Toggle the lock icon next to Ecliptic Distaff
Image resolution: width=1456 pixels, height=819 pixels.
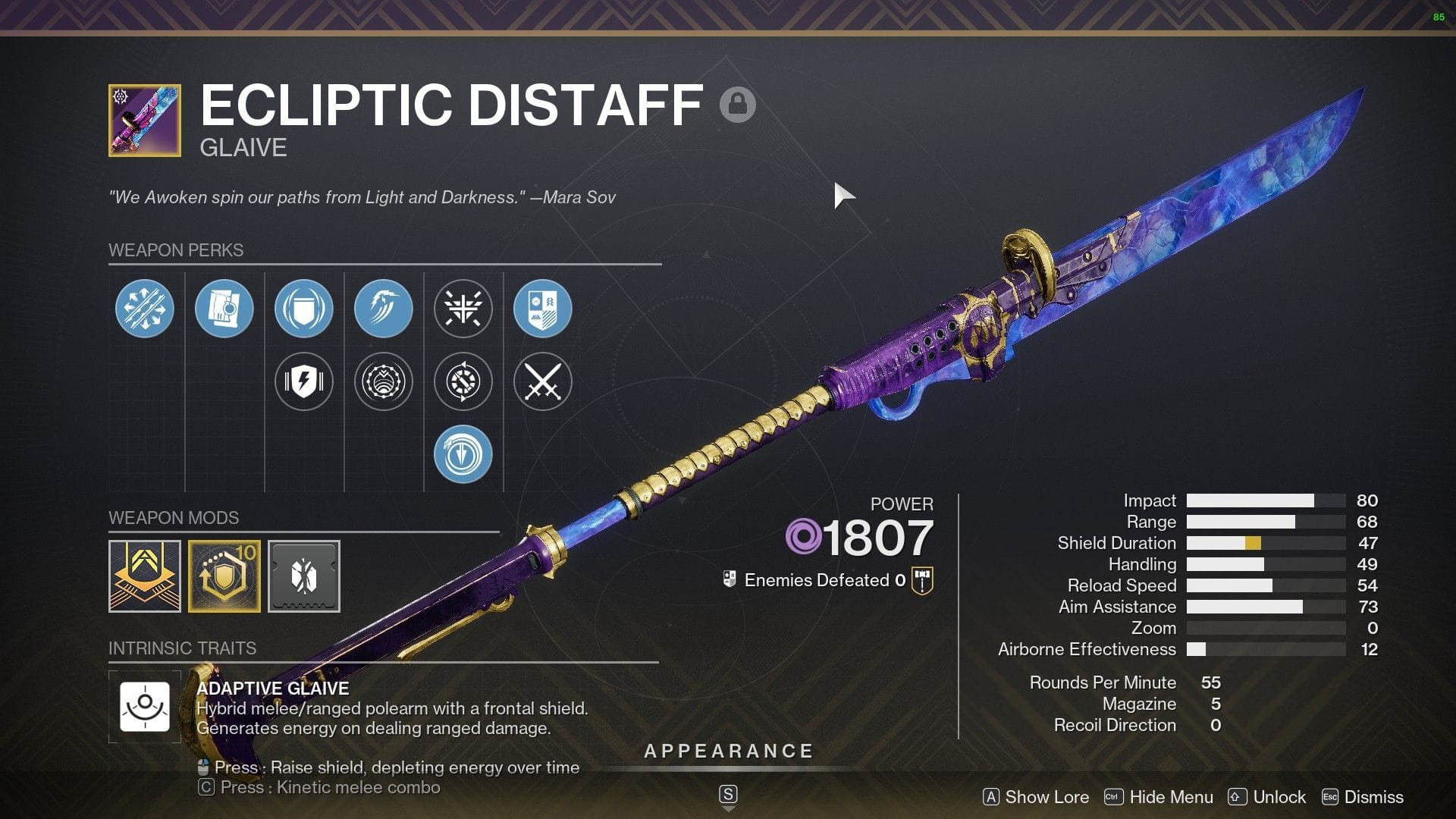738,105
